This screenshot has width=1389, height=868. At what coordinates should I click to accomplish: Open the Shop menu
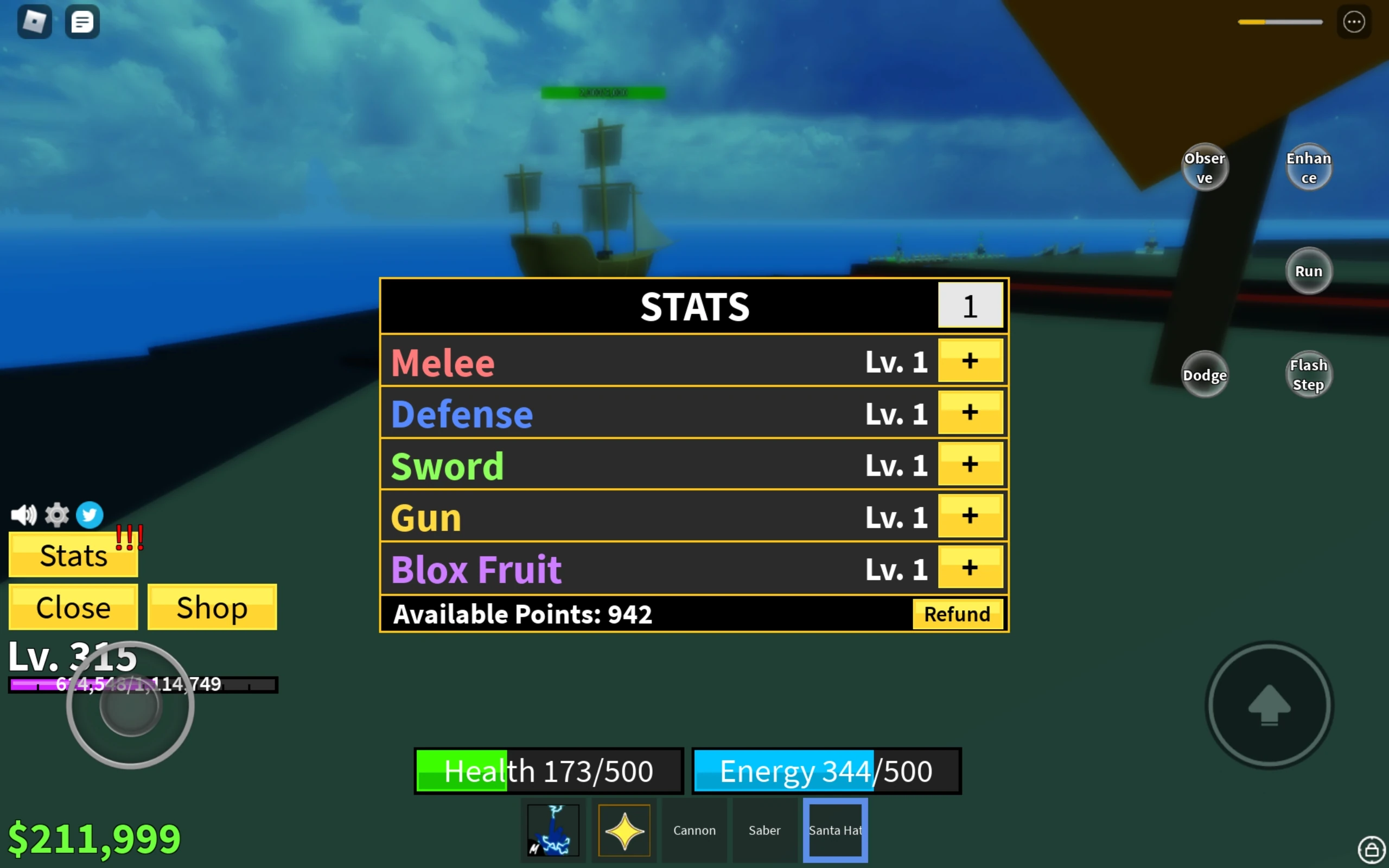pyautogui.click(x=212, y=607)
